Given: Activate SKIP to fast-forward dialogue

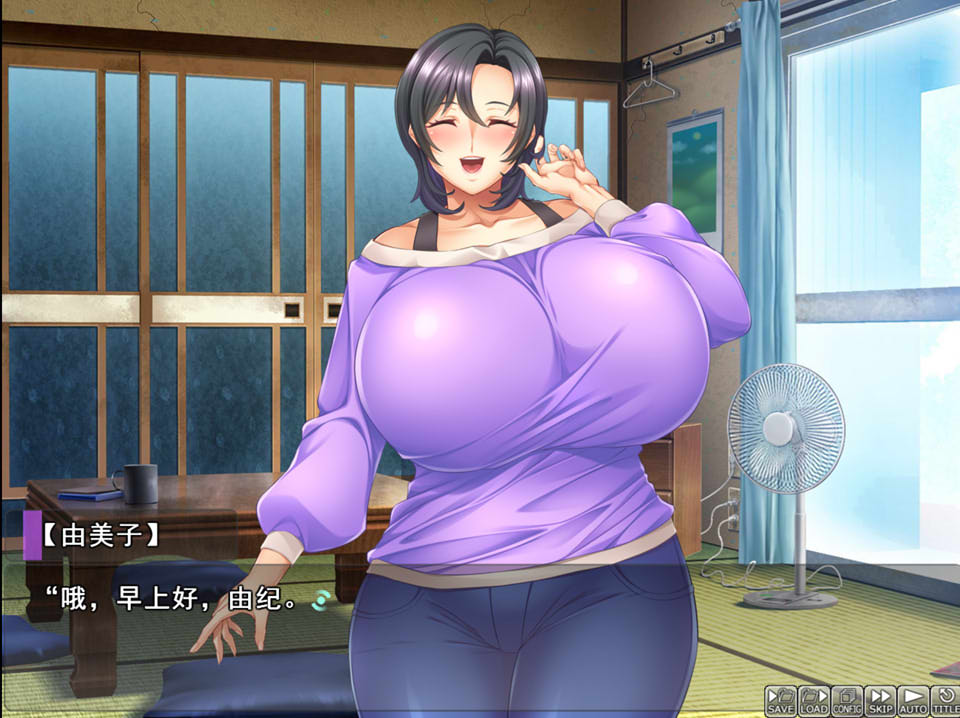Looking at the screenshot, I should (x=880, y=700).
